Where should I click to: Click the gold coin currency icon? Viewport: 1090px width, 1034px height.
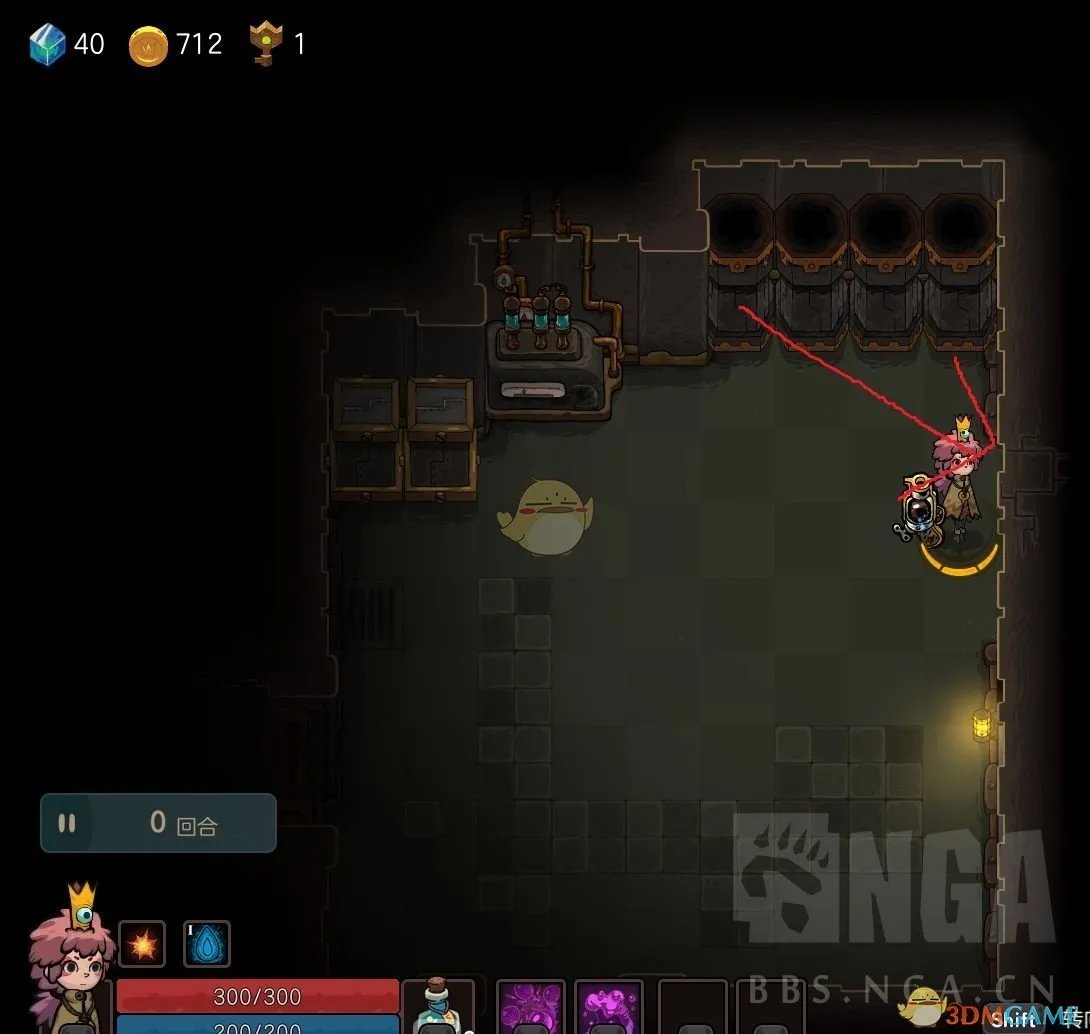pyautogui.click(x=148, y=46)
